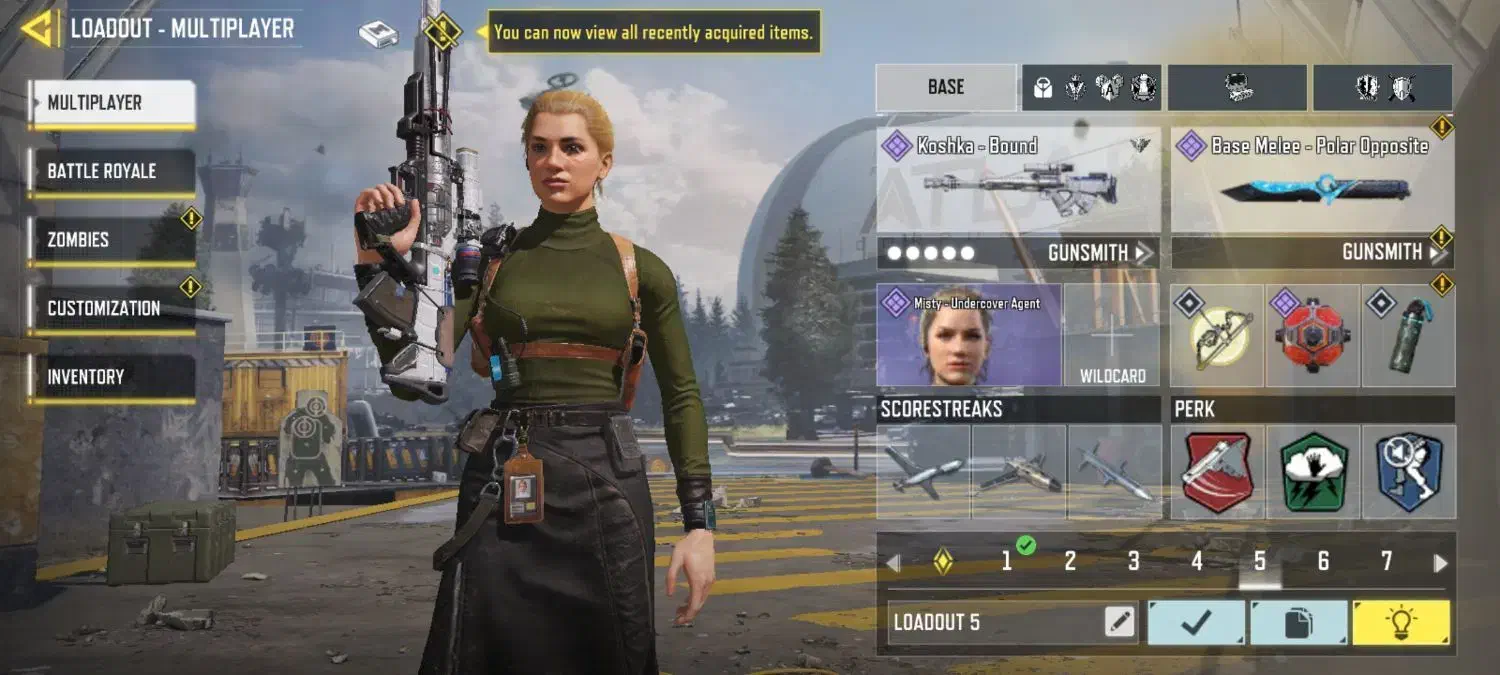The height and width of the screenshot is (675, 1500).
Task: Change the Misty - Undercover Agent operator
Action: (x=968, y=336)
